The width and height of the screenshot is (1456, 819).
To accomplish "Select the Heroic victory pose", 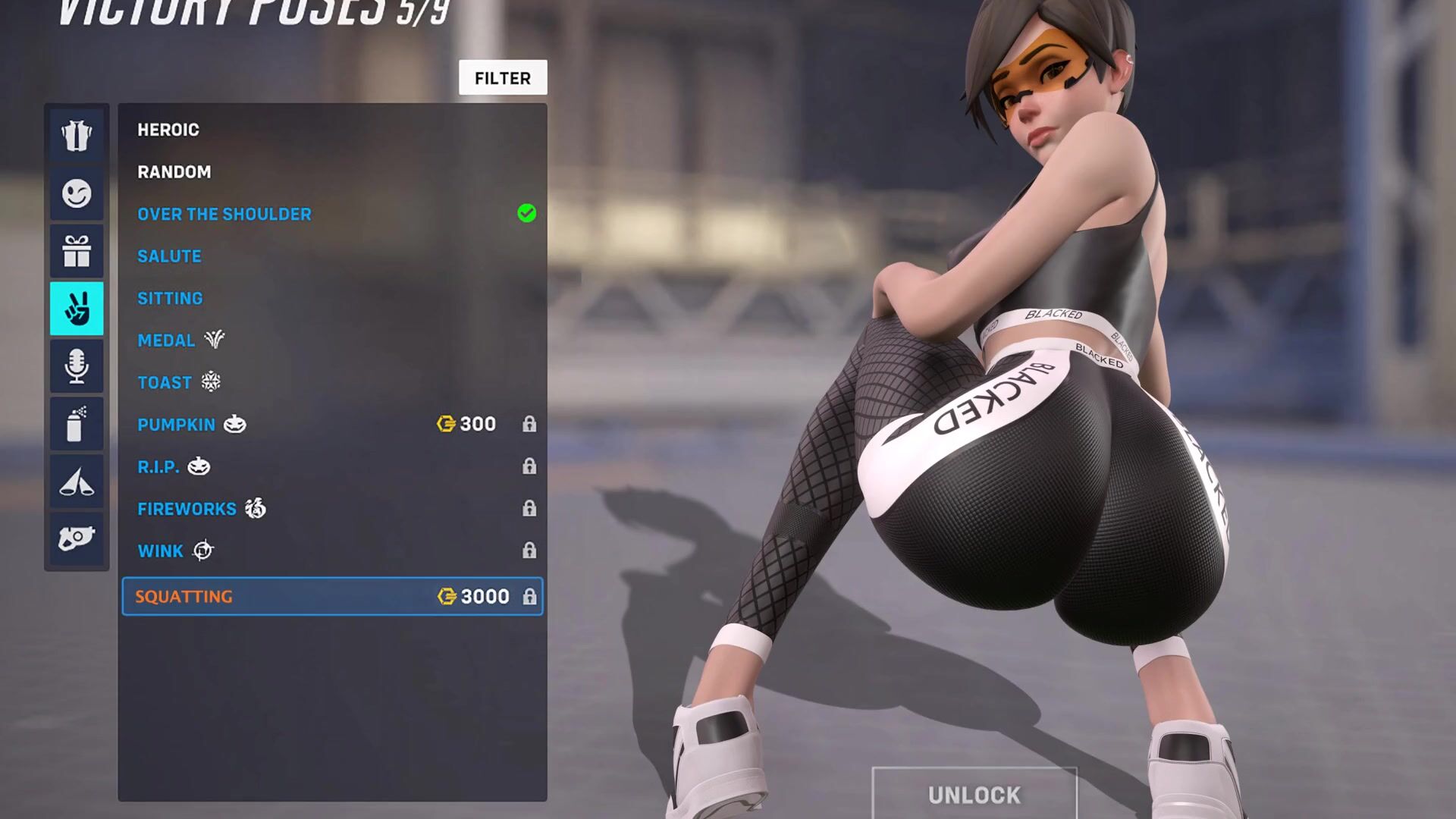I will tap(168, 130).
